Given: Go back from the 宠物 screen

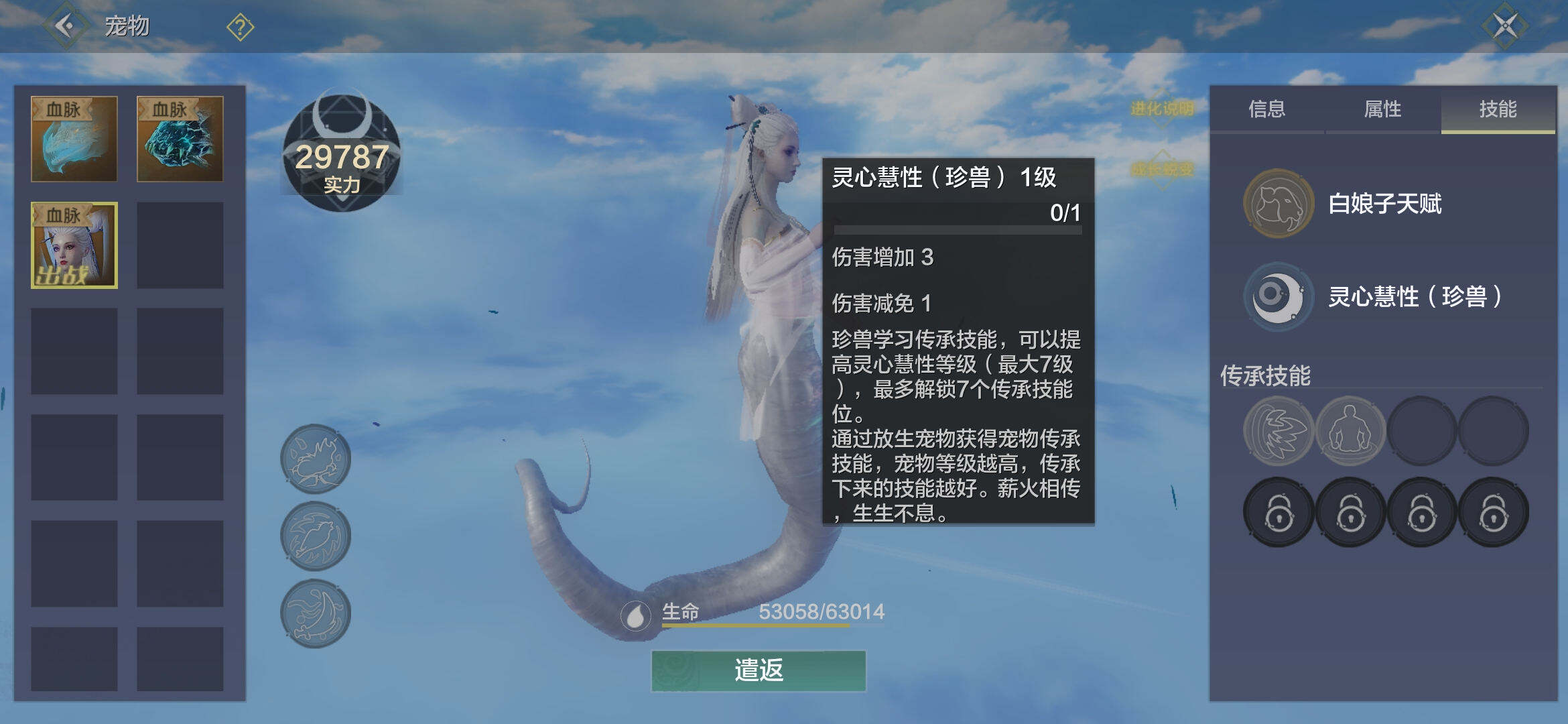Looking at the screenshot, I should 65,26.
